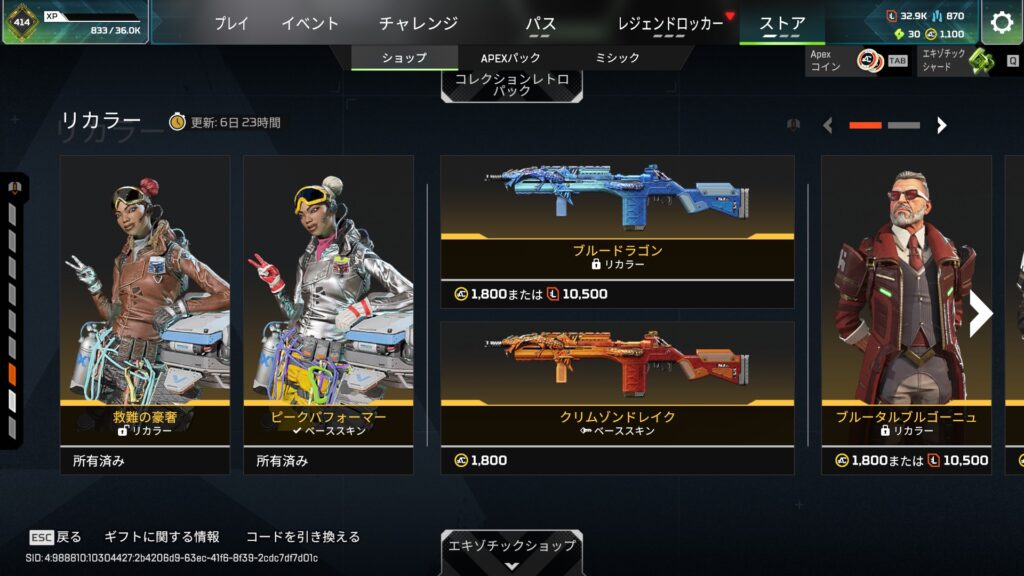
Task: Expand the エキゾチックショップ section
Action: click(511, 551)
